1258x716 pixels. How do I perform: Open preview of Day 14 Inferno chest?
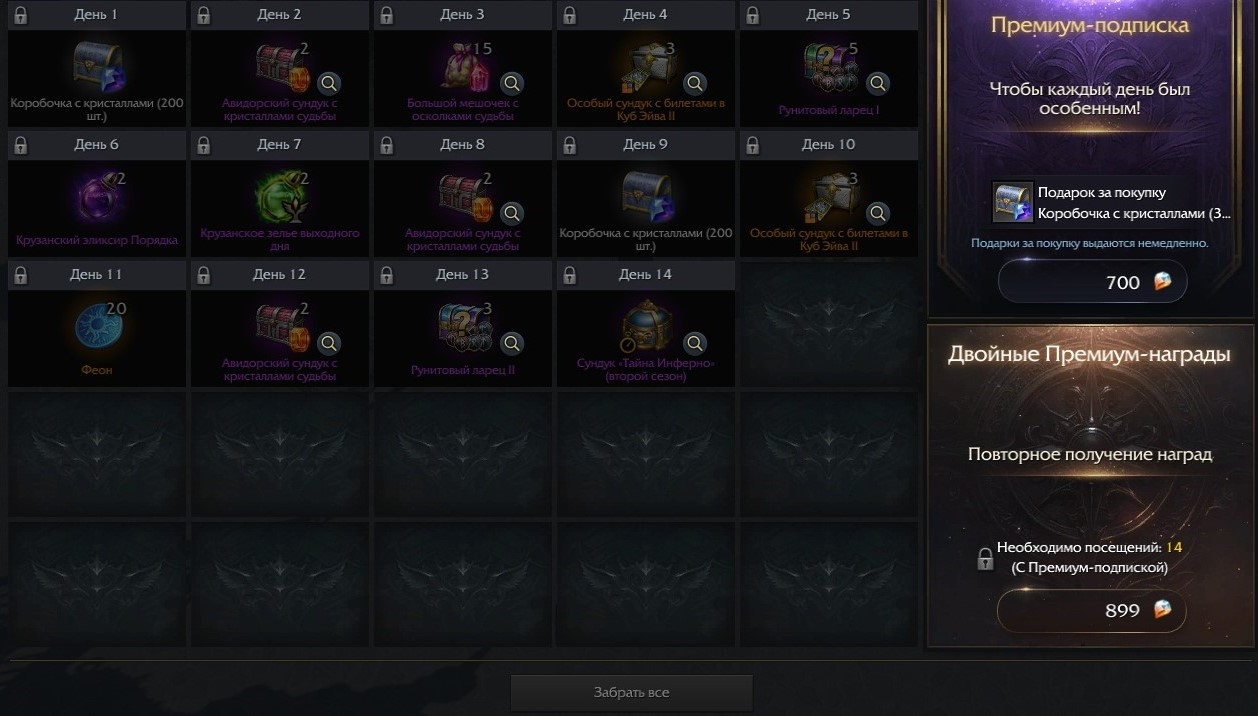pos(695,343)
